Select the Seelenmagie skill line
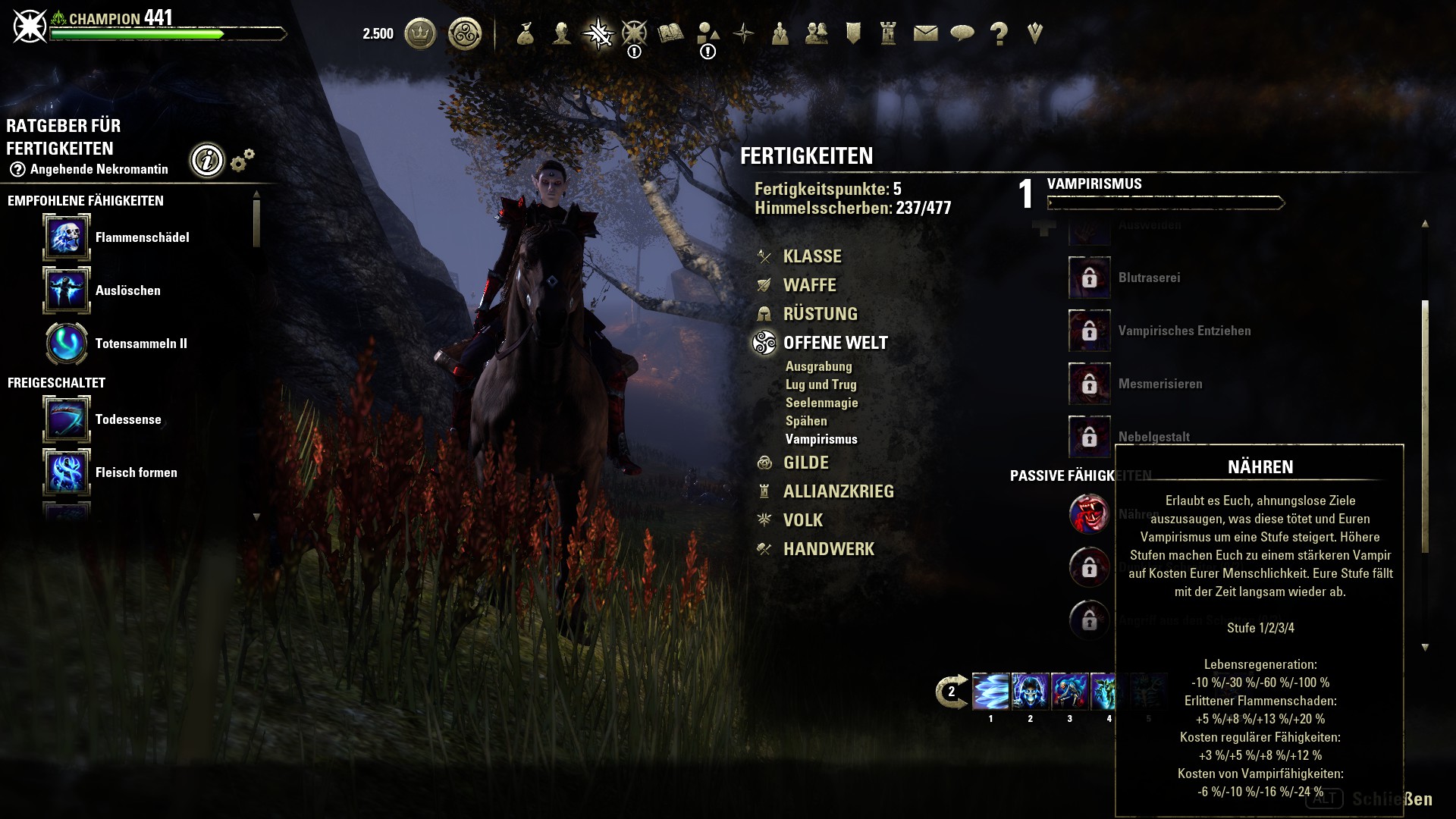 click(x=821, y=403)
